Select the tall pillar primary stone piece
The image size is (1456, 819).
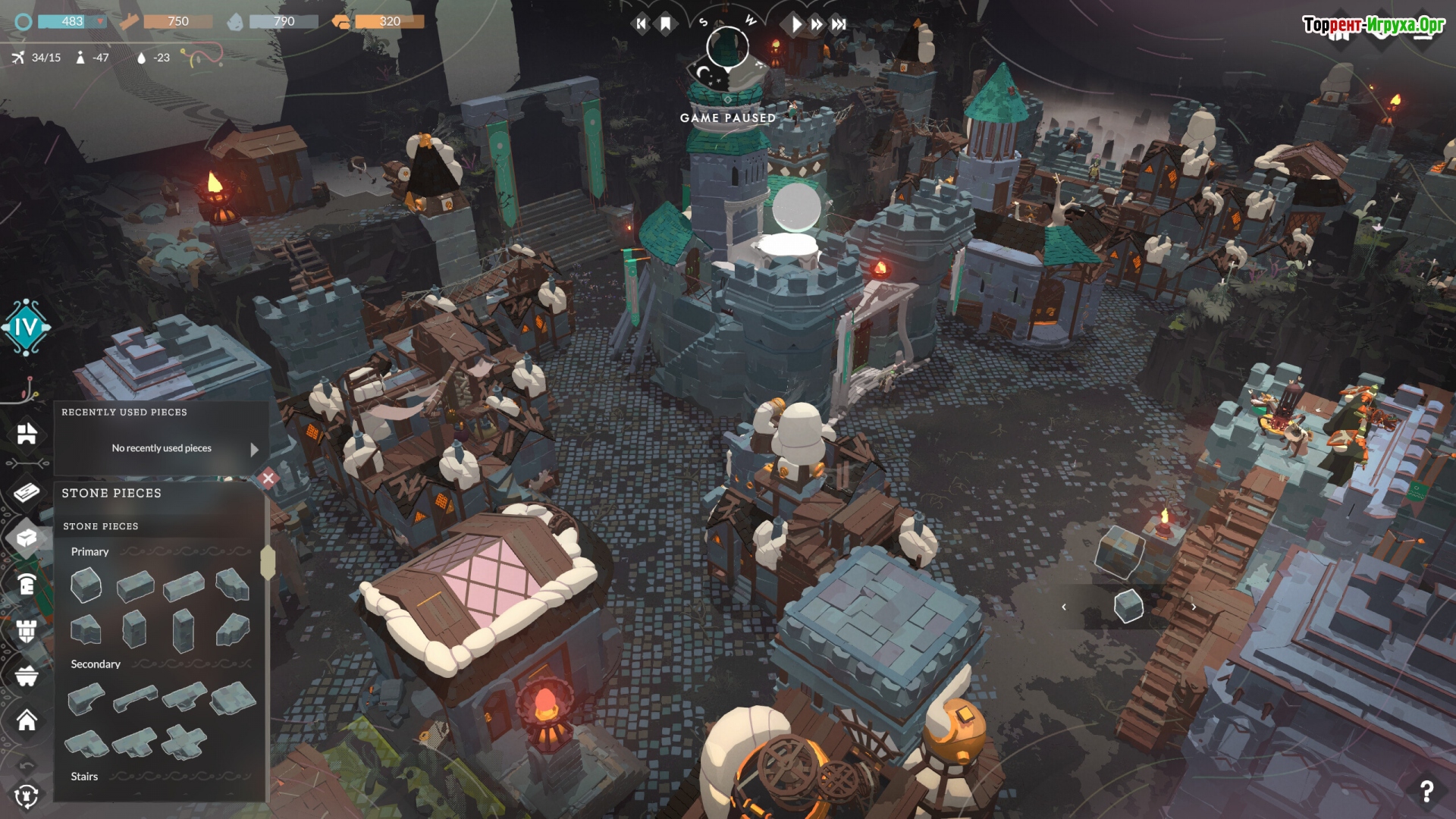tap(183, 630)
